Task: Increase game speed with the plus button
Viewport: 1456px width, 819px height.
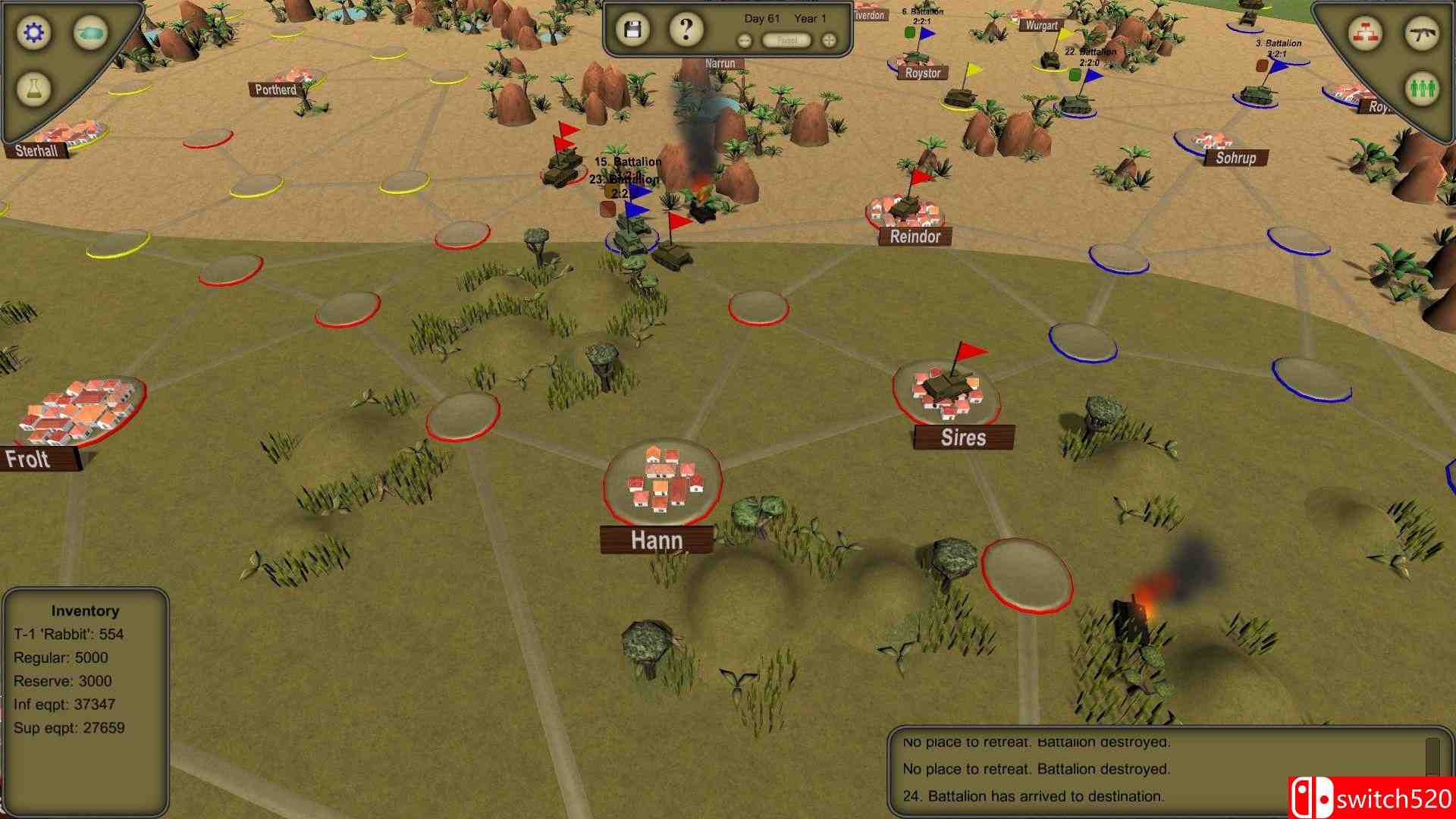Action: pyautogui.click(x=830, y=39)
